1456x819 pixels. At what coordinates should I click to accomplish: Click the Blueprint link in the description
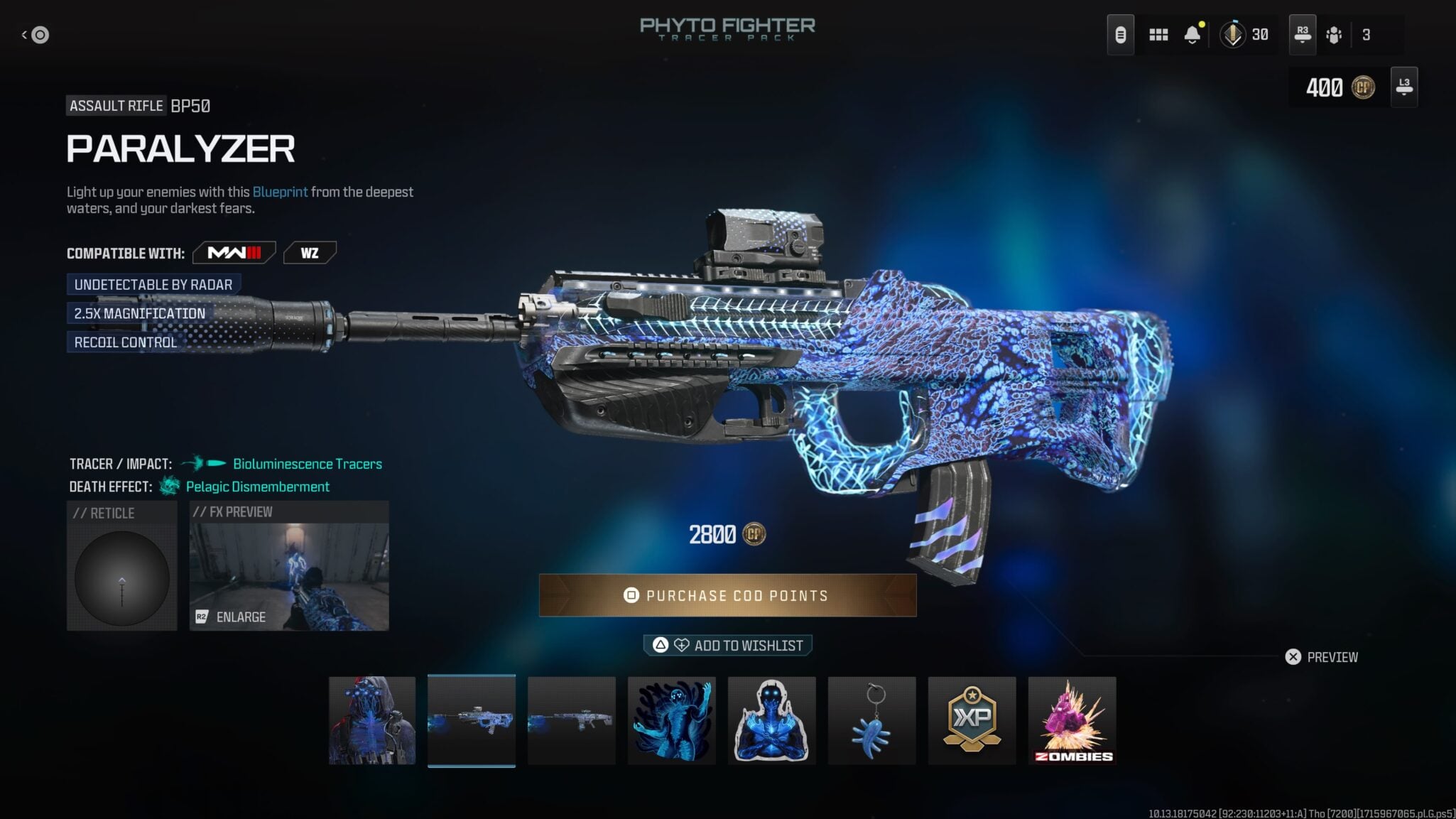280,192
